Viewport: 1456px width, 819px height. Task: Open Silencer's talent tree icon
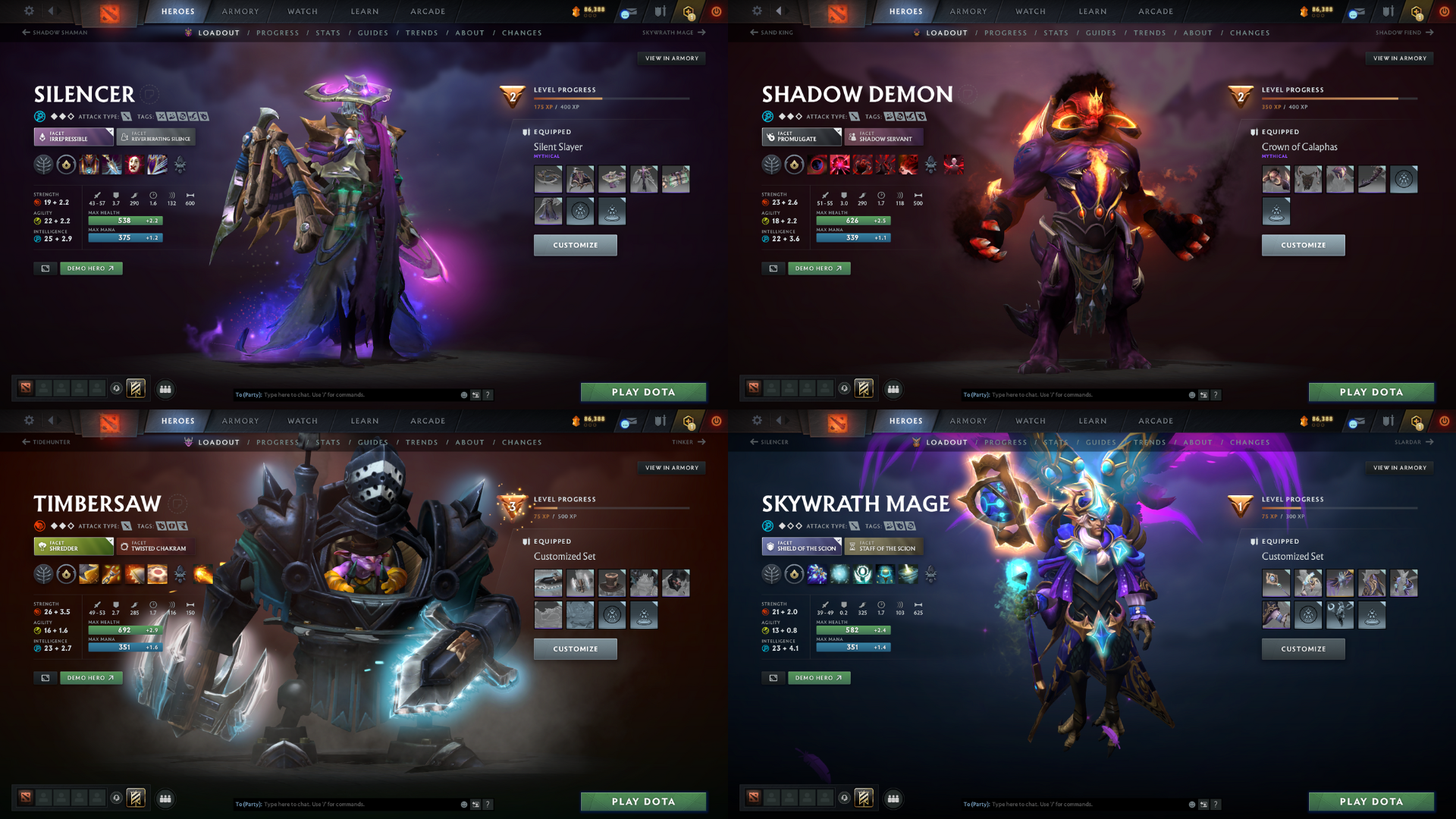(x=44, y=164)
